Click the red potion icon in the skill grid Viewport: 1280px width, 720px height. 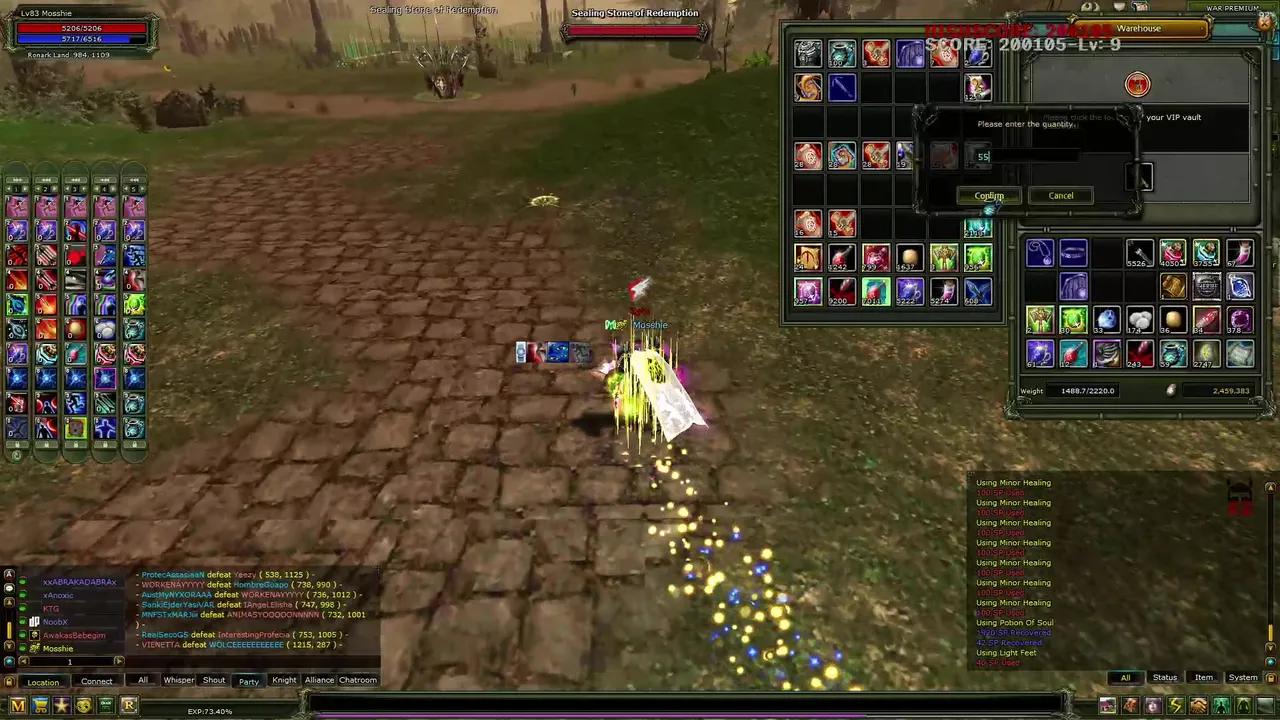pos(76,257)
